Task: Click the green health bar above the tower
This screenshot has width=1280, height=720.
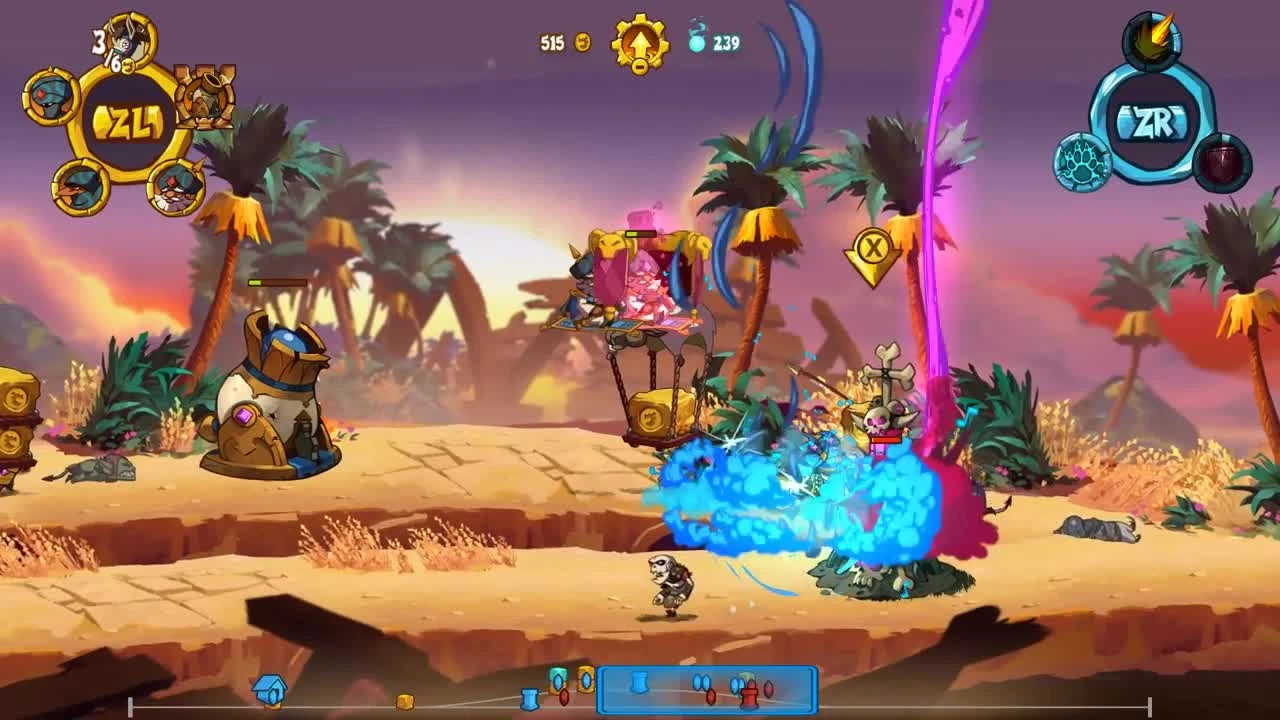Action: coord(275,283)
